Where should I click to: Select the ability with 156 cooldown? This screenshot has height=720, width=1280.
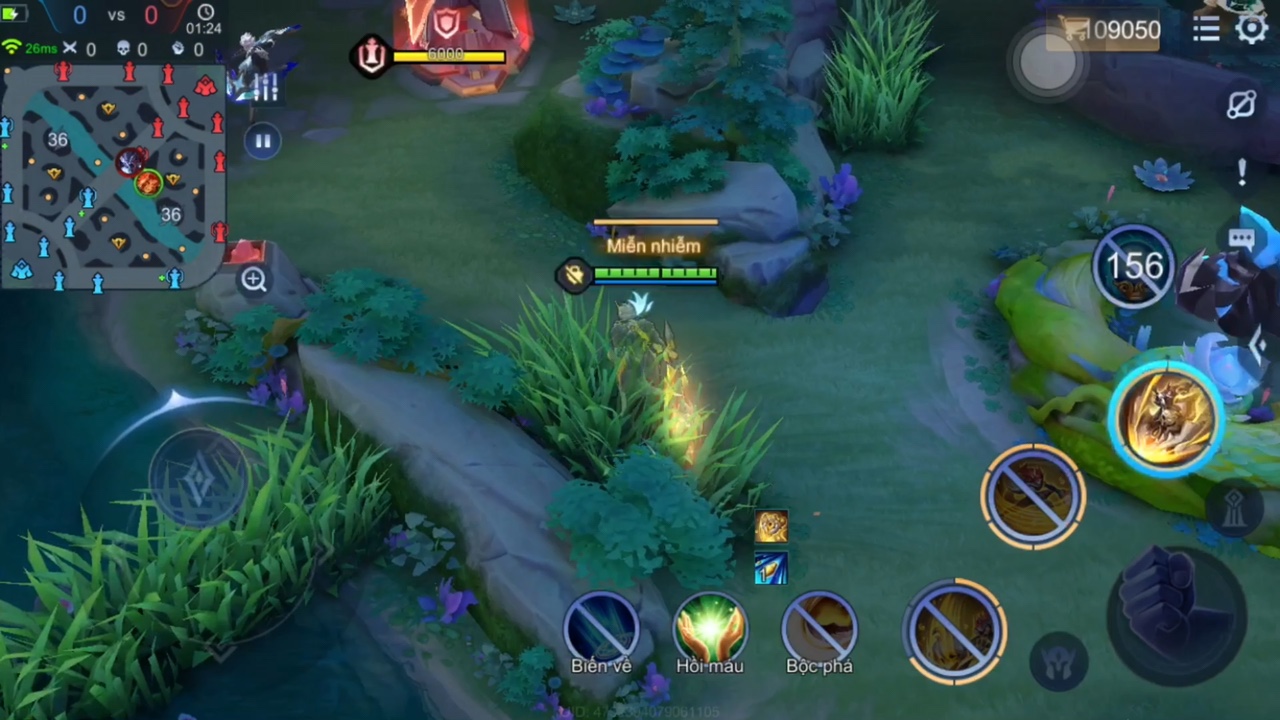click(1134, 267)
